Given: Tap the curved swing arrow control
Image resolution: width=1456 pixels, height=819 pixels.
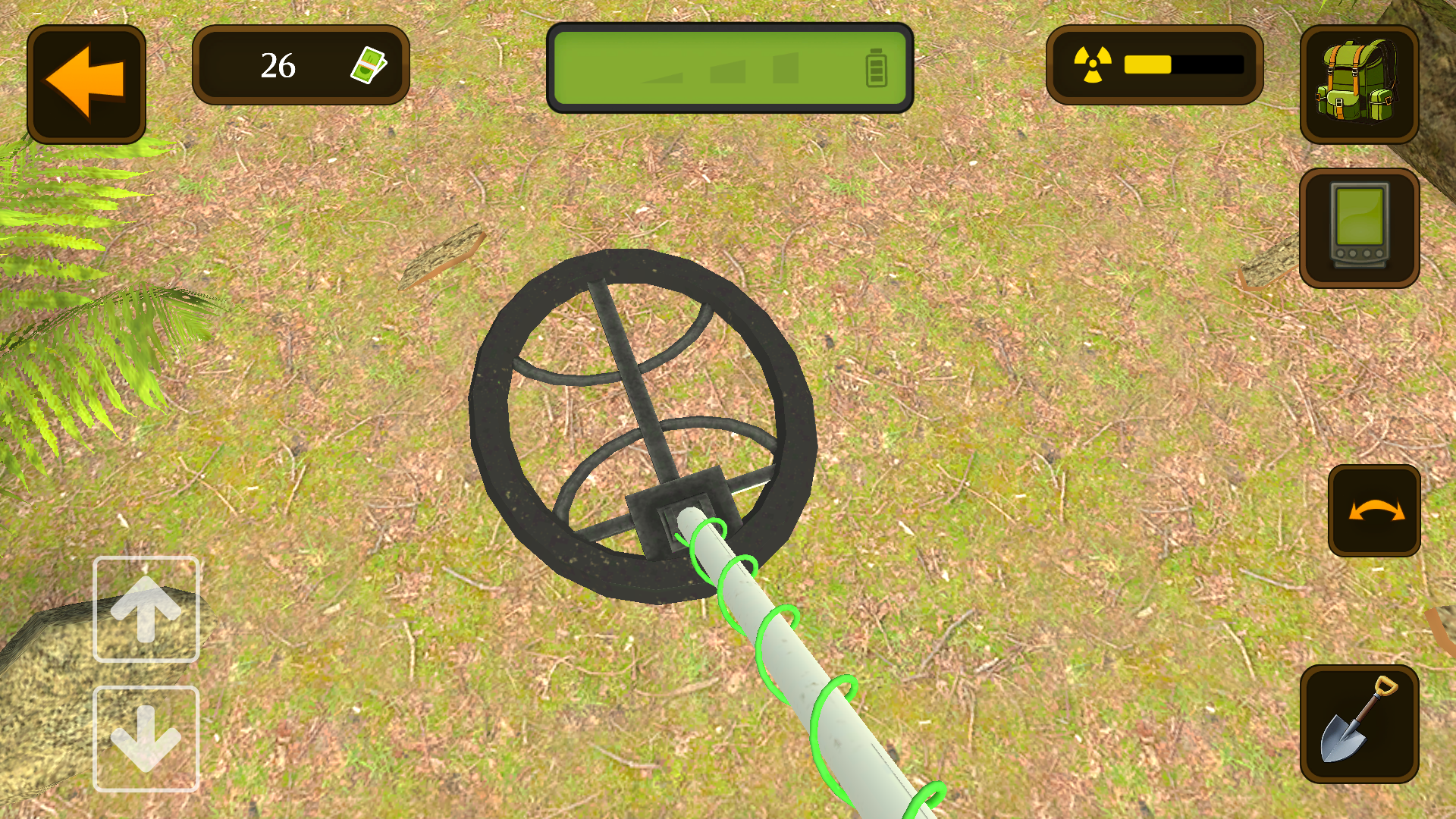Looking at the screenshot, I should 1374,510.
